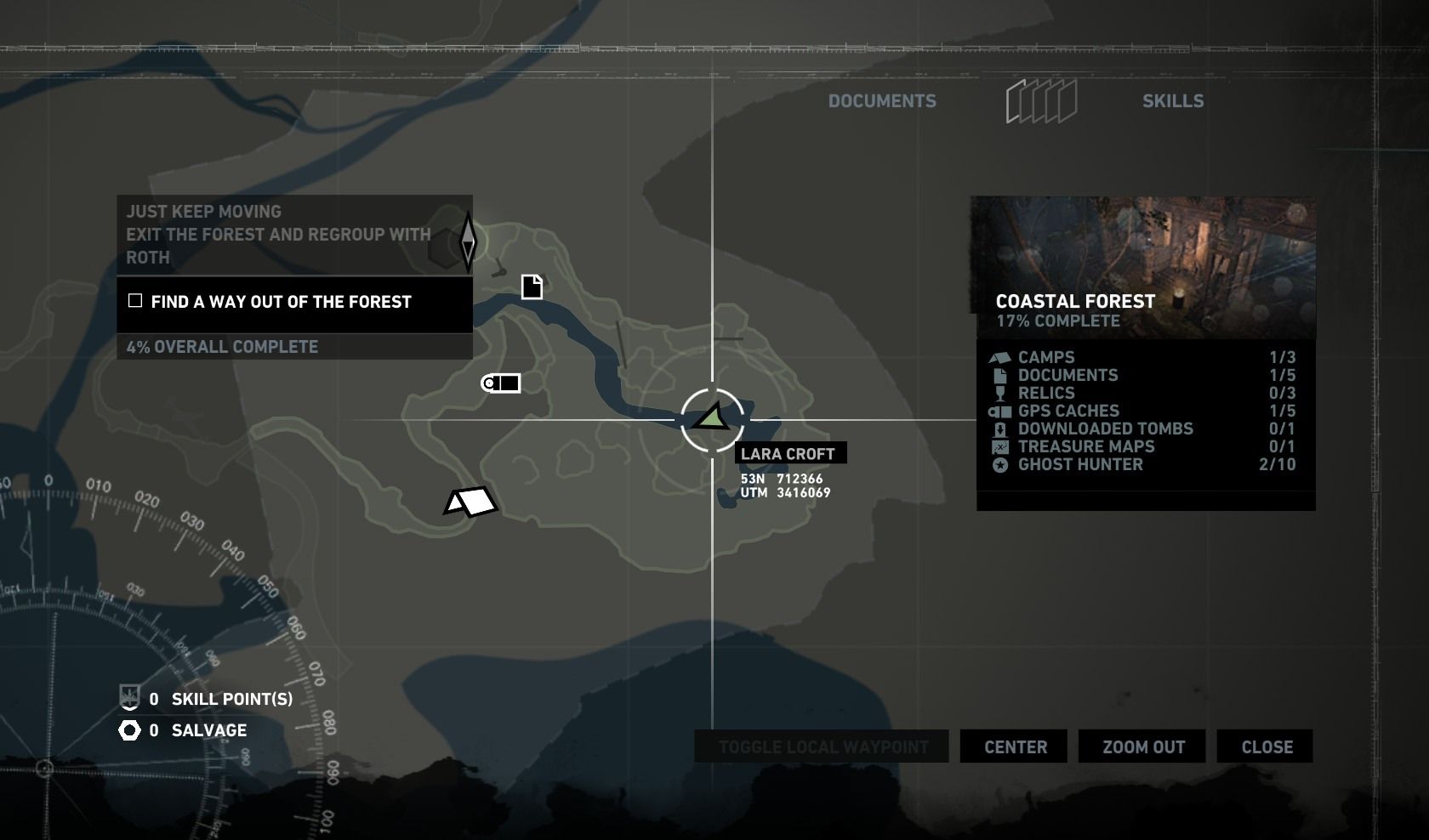
Task: Click Lara Croft's player arrow marker
Action: click(x=713, y=417)
